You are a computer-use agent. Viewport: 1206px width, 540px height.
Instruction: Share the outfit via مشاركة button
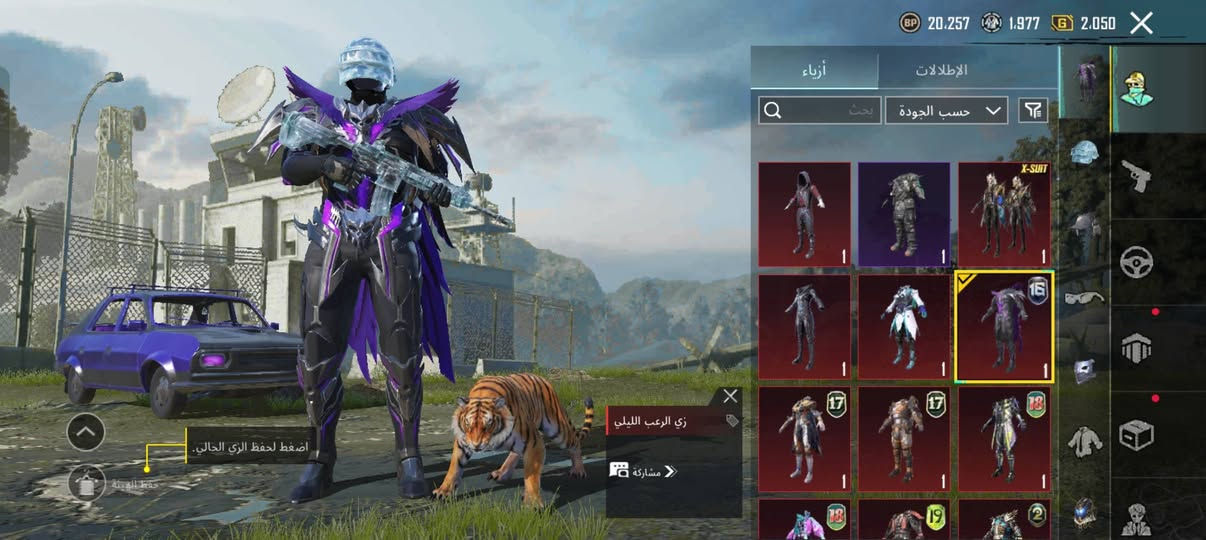(644, 471)
